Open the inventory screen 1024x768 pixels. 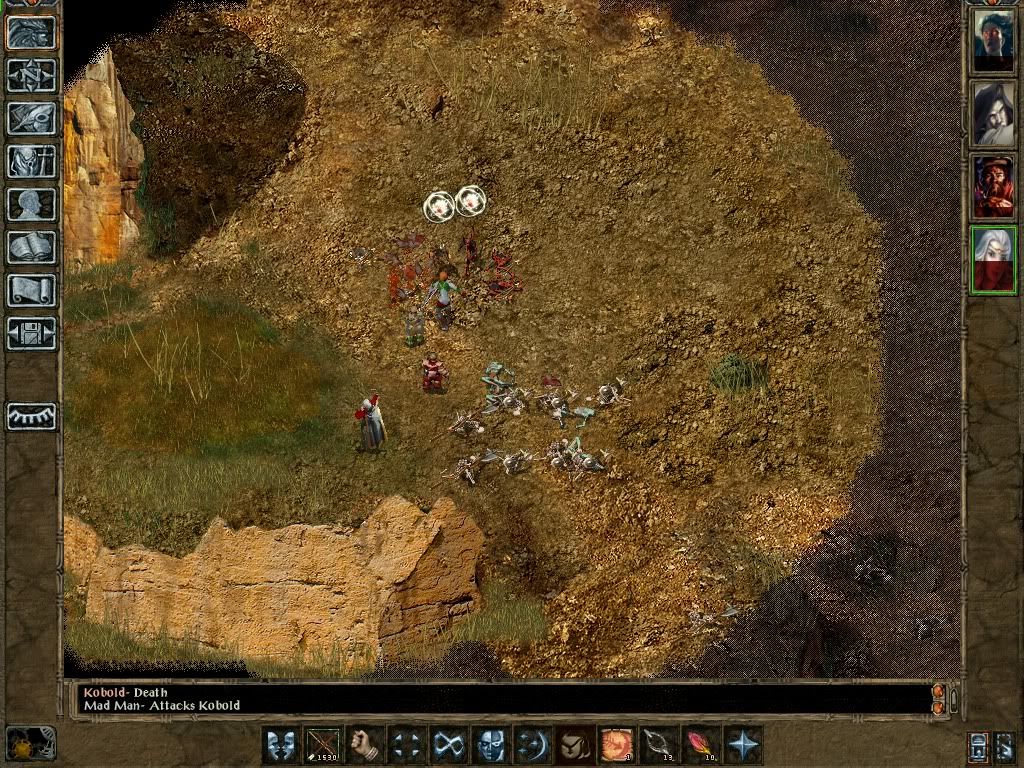[31, 161]
